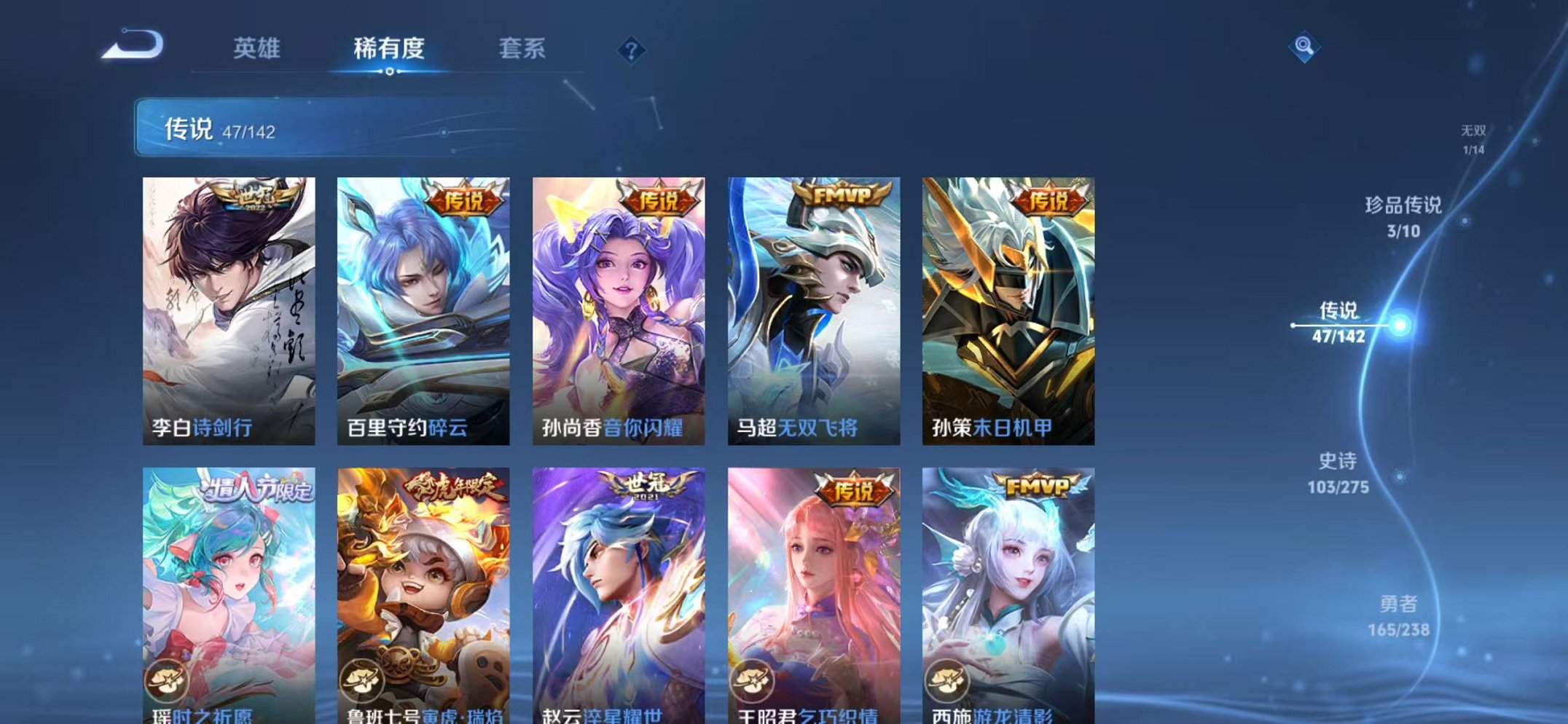Image resolution: width=1568 pixels, height=724 pixels.
Task: Click the back arrow logo top left
Action: [135, 45]
